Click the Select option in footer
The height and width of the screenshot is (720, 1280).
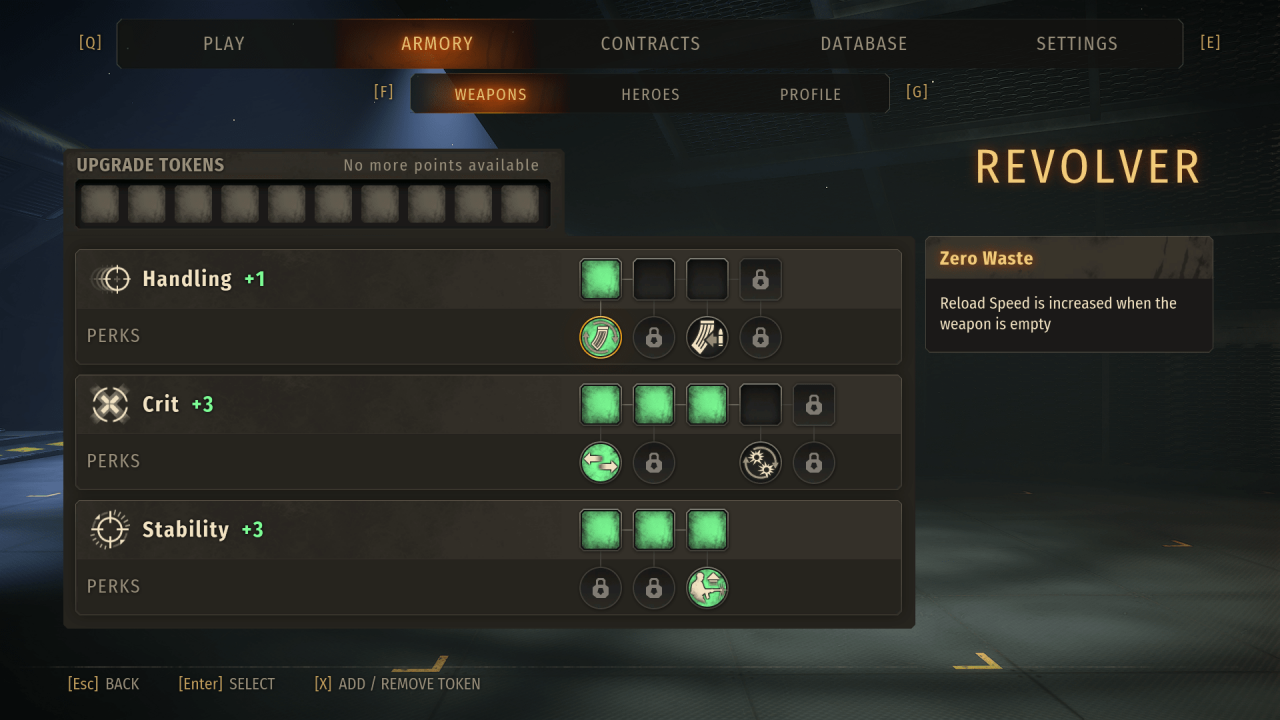tap(227, 684)
